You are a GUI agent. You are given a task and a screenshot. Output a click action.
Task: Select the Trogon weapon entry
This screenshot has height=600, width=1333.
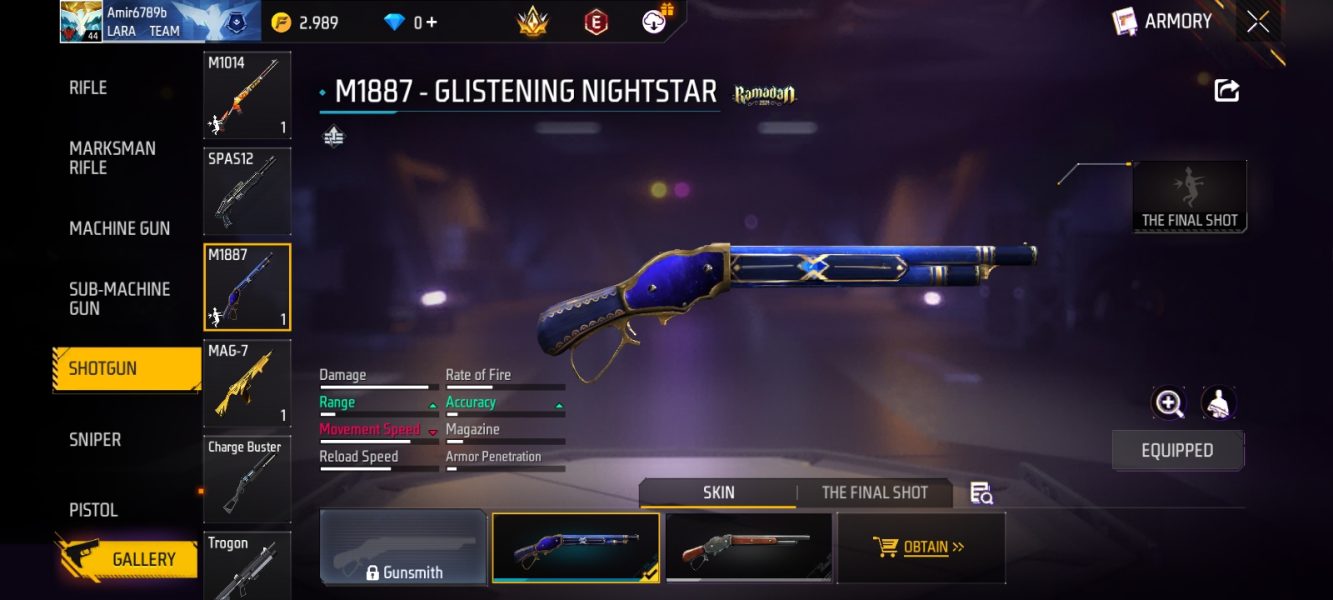point(247,565)
